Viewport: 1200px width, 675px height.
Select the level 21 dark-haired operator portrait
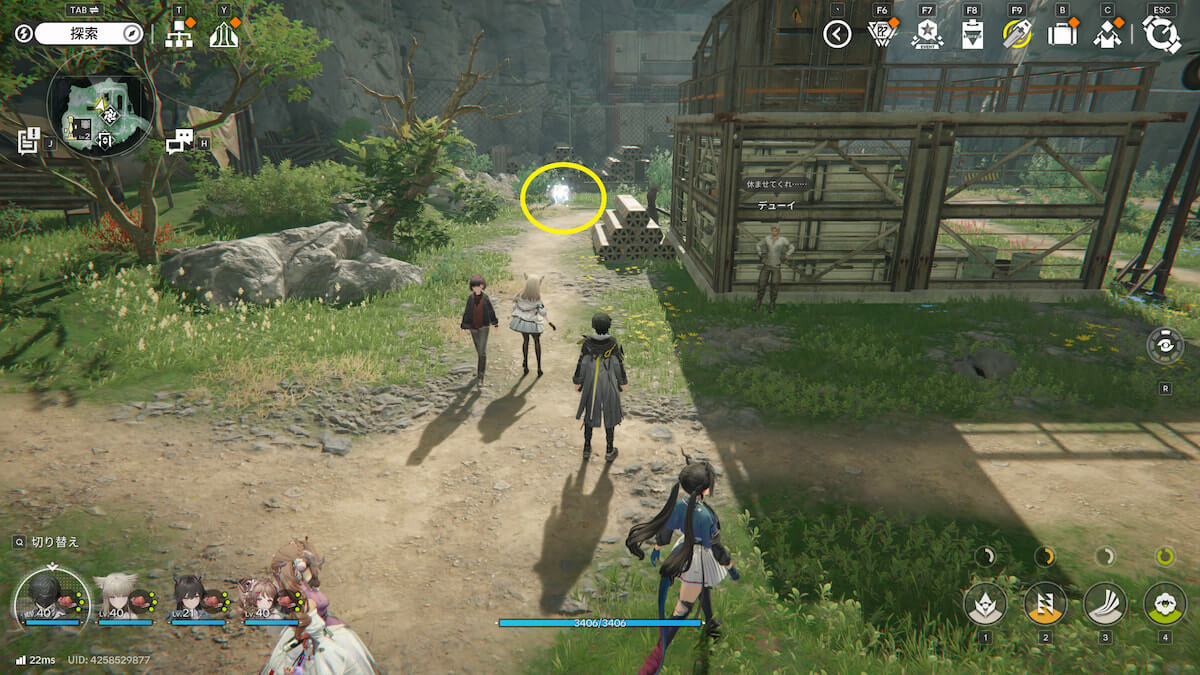(x=194, y=598)
